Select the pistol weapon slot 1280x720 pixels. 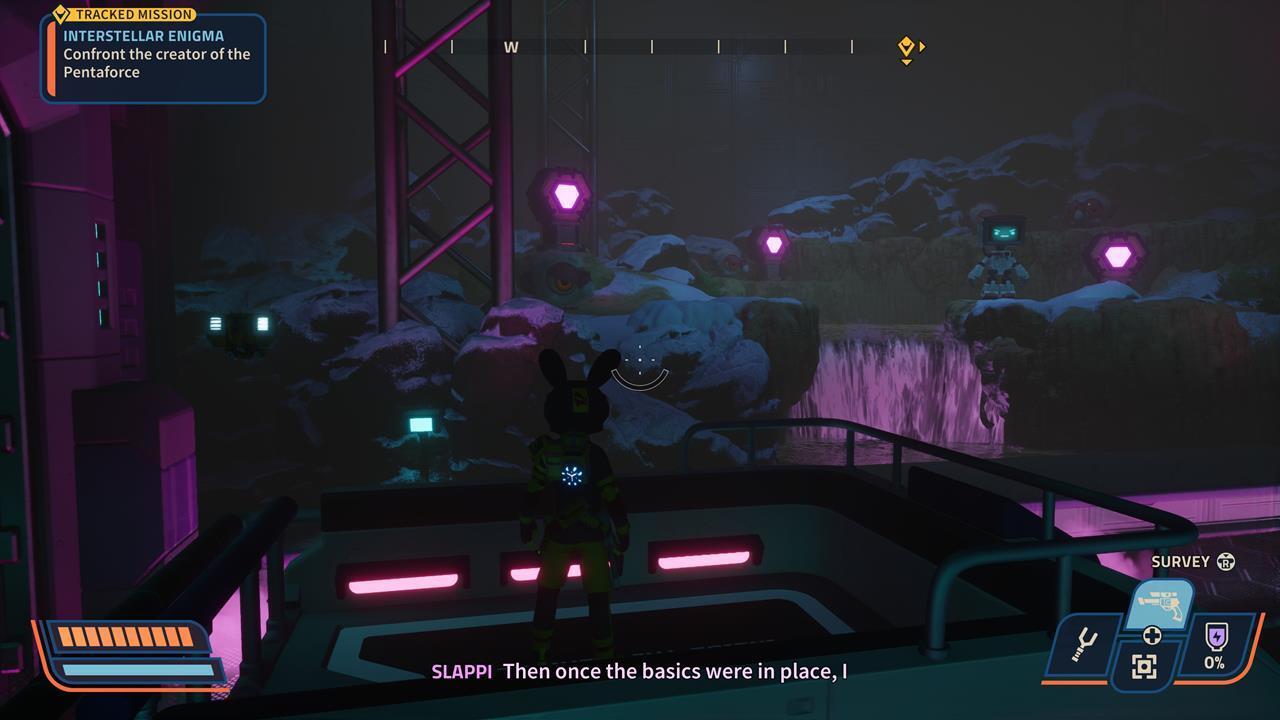click(x=1160, y=605)
